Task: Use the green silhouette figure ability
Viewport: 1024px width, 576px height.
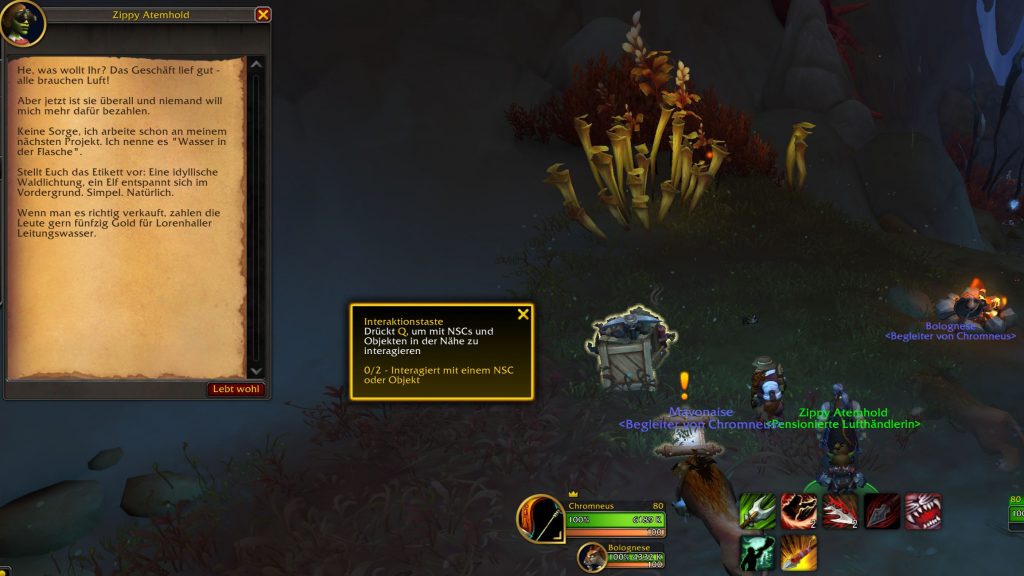Action: coord(757,553)
